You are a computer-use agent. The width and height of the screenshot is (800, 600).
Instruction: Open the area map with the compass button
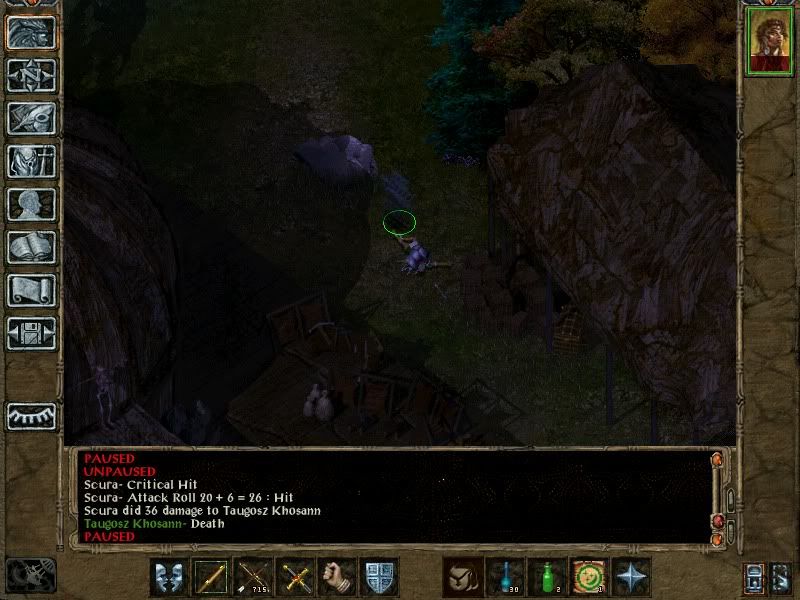pyautogui.click(x=31, y=75)
